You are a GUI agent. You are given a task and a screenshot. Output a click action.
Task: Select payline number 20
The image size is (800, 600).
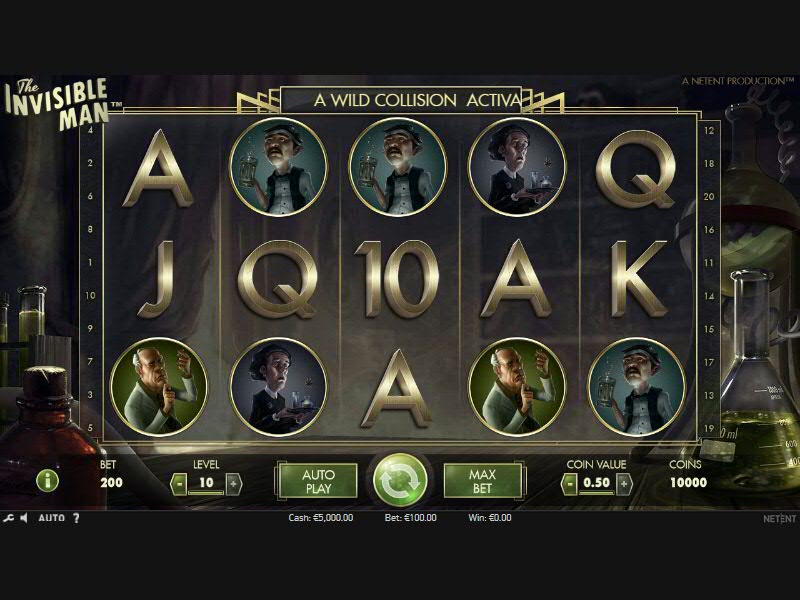(709, 196)
